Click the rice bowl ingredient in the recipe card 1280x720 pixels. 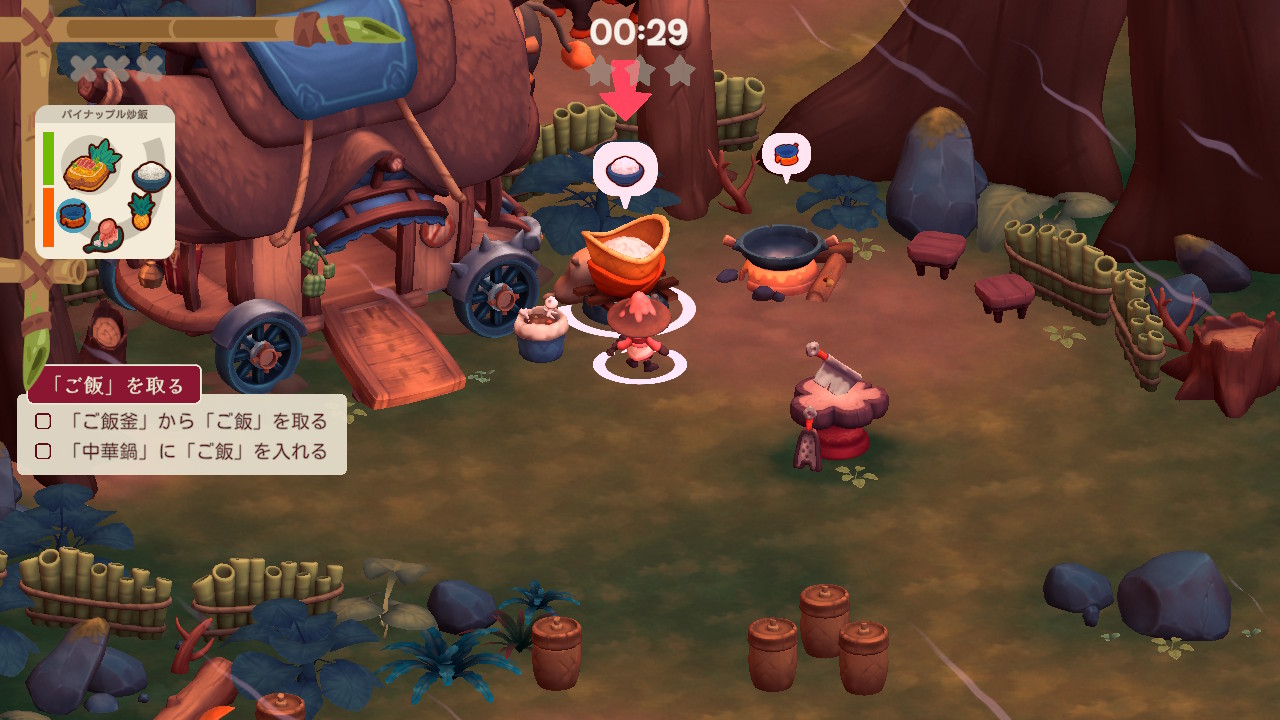(151, 175)
